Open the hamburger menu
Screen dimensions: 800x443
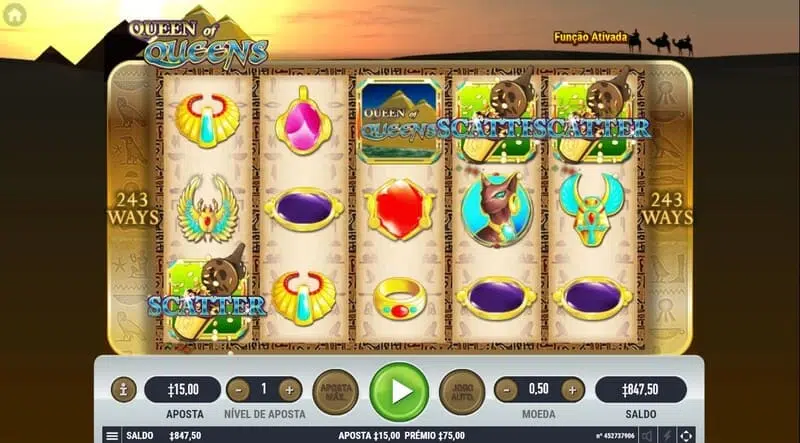(112, 436)
